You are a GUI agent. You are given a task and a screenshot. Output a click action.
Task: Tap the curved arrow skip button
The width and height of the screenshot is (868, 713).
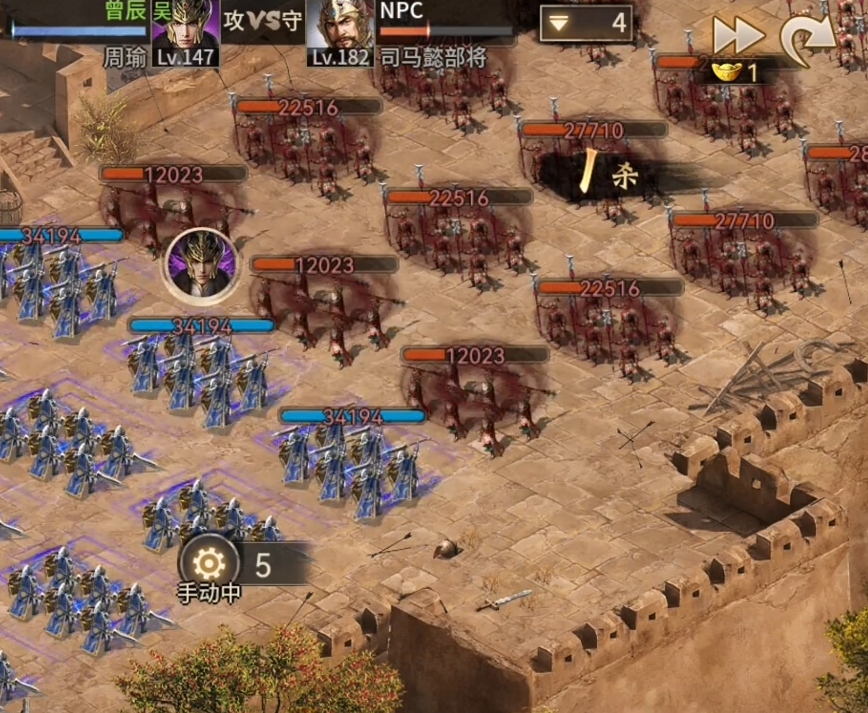coord(806,35)
